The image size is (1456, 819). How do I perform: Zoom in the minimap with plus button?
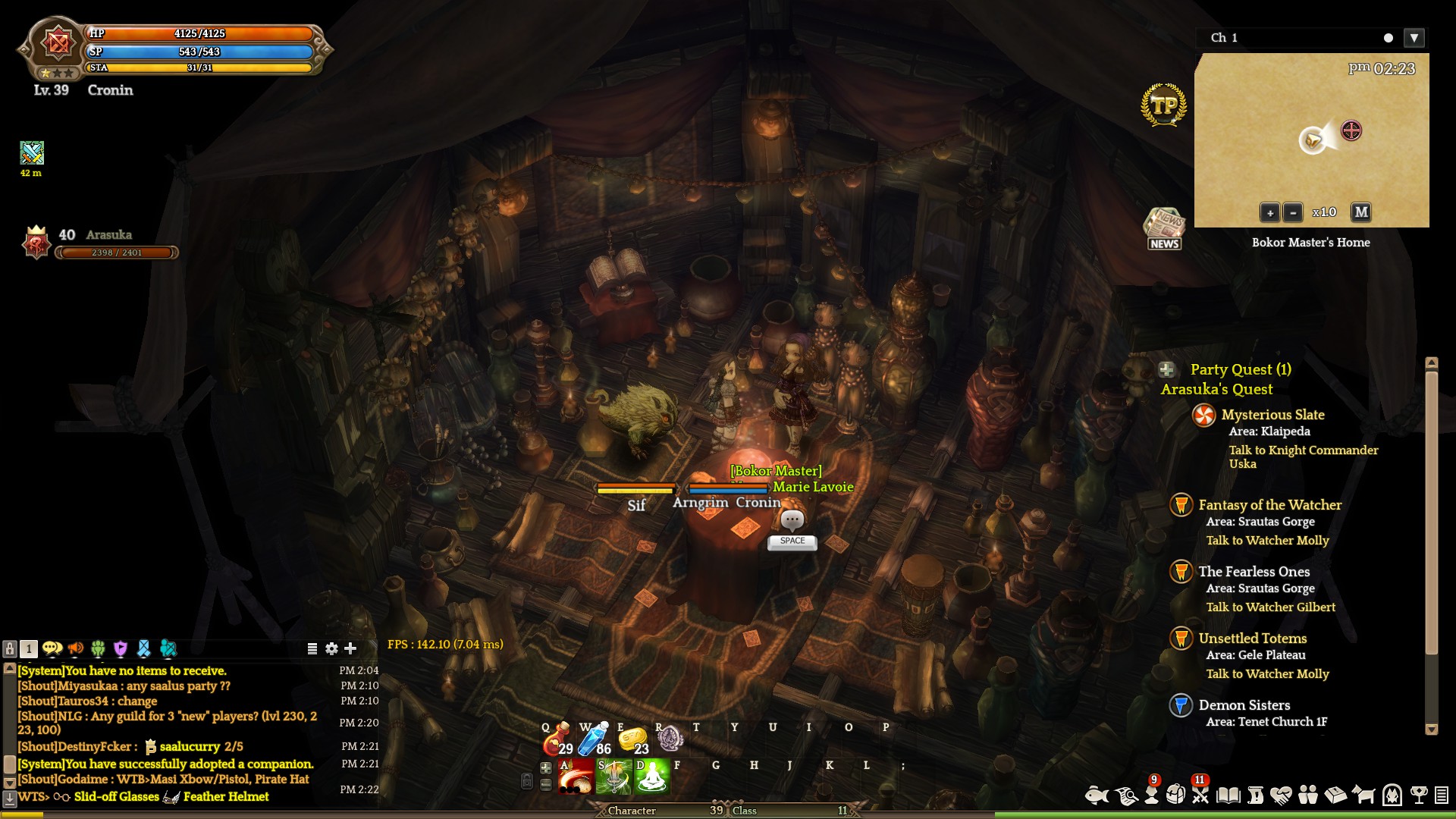[x=1269, y=213]
